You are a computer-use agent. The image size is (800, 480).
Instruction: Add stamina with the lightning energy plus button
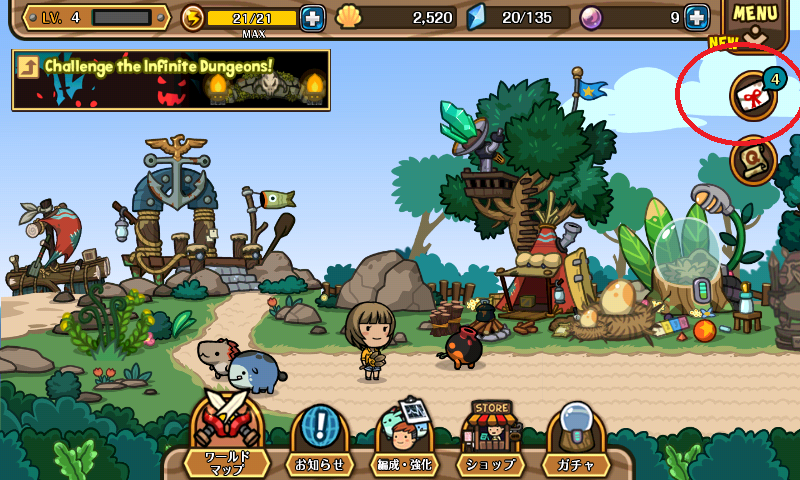click(312, 17)
